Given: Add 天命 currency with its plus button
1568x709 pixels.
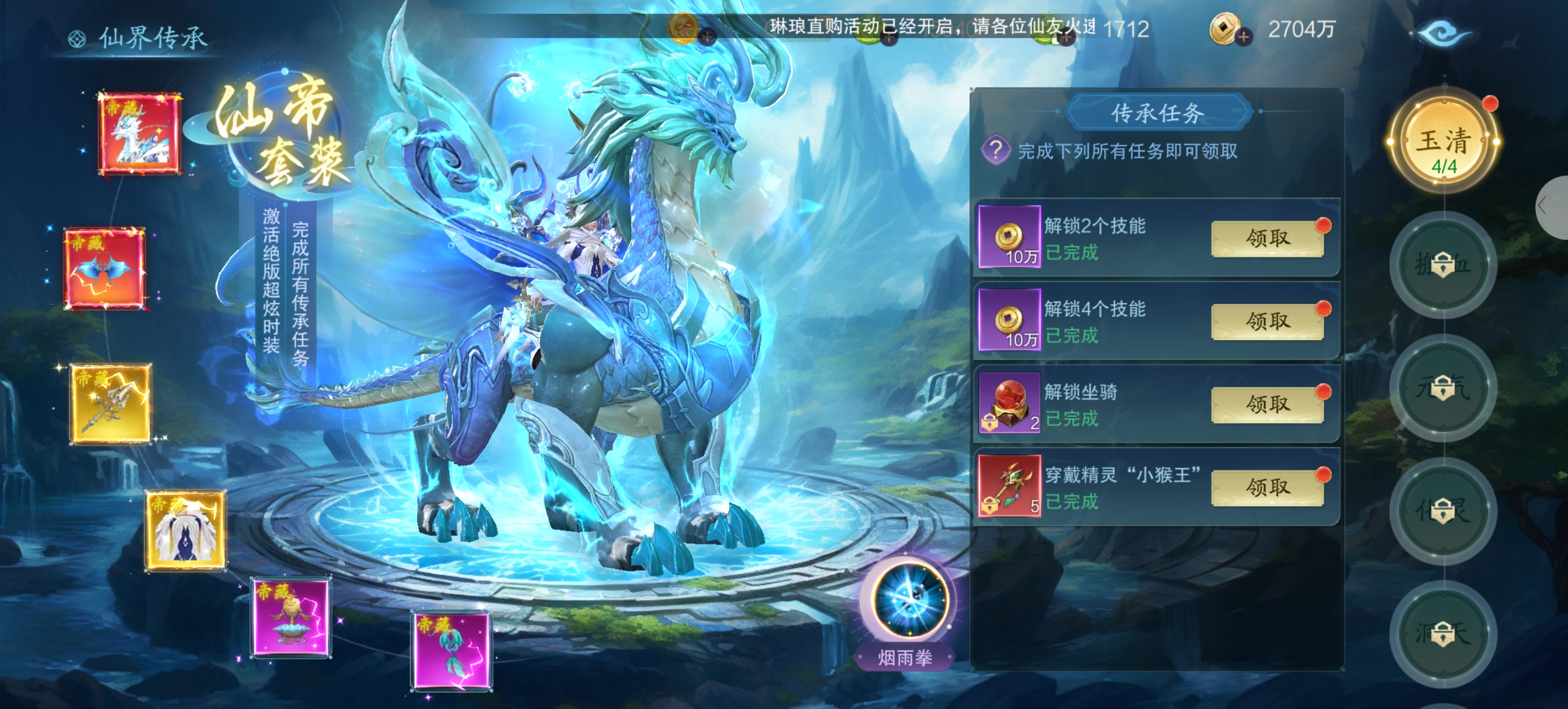Looking at the screenshot, I should pos(706,38).
